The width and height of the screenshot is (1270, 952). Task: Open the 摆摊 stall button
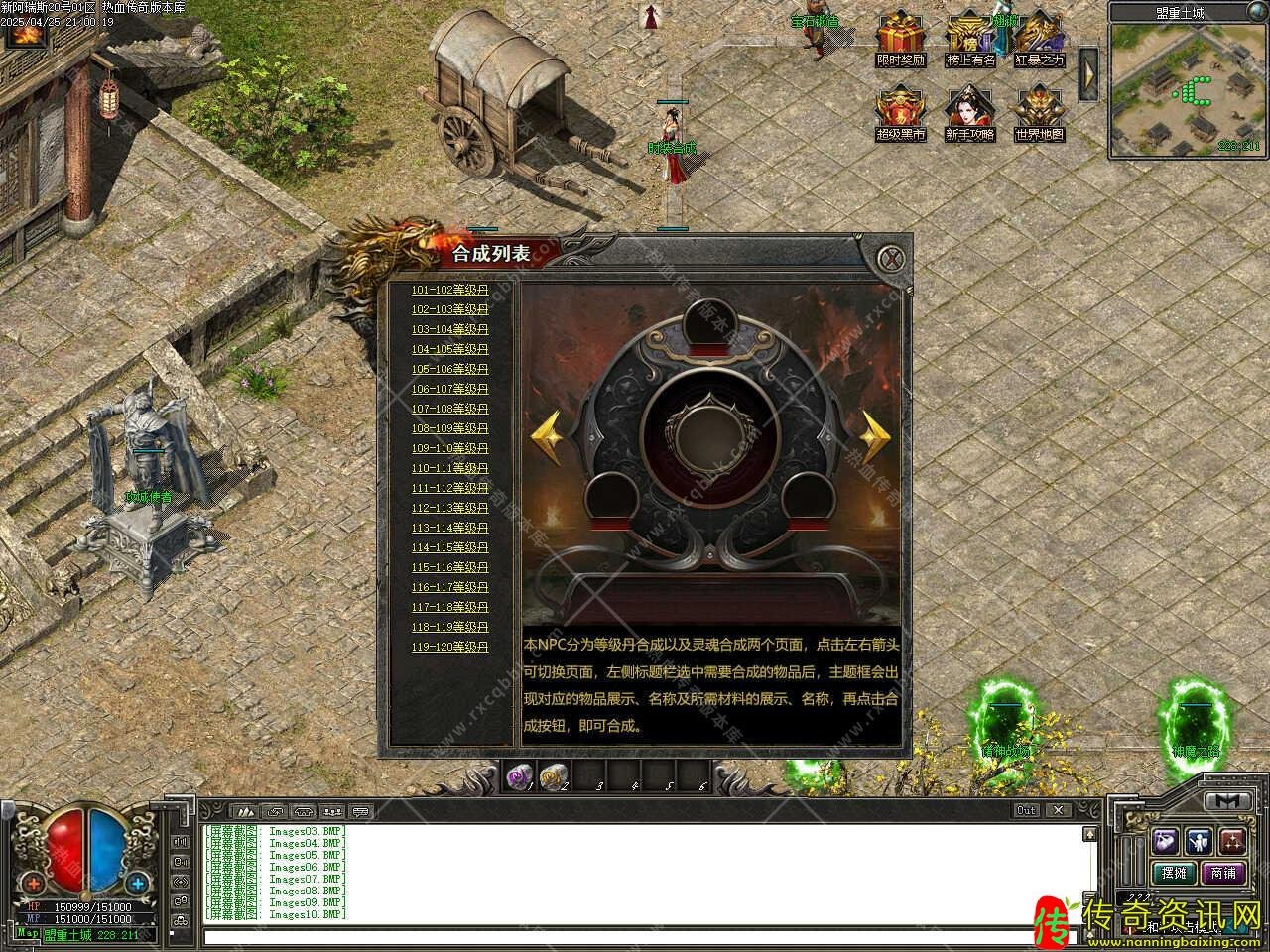coord(1174,873)
